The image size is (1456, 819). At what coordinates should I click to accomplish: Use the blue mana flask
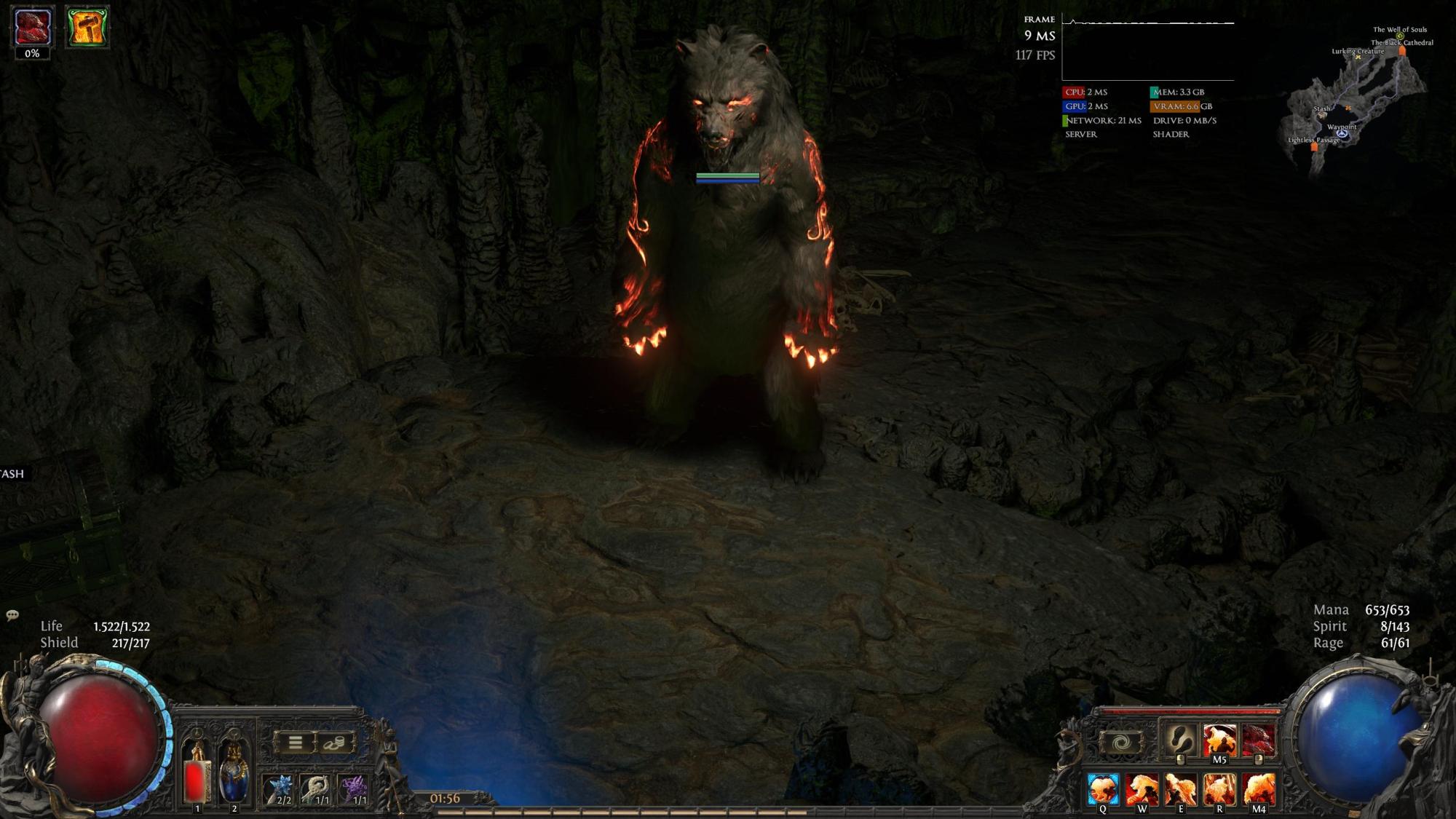pyautogui.click(x=234, y=773)
